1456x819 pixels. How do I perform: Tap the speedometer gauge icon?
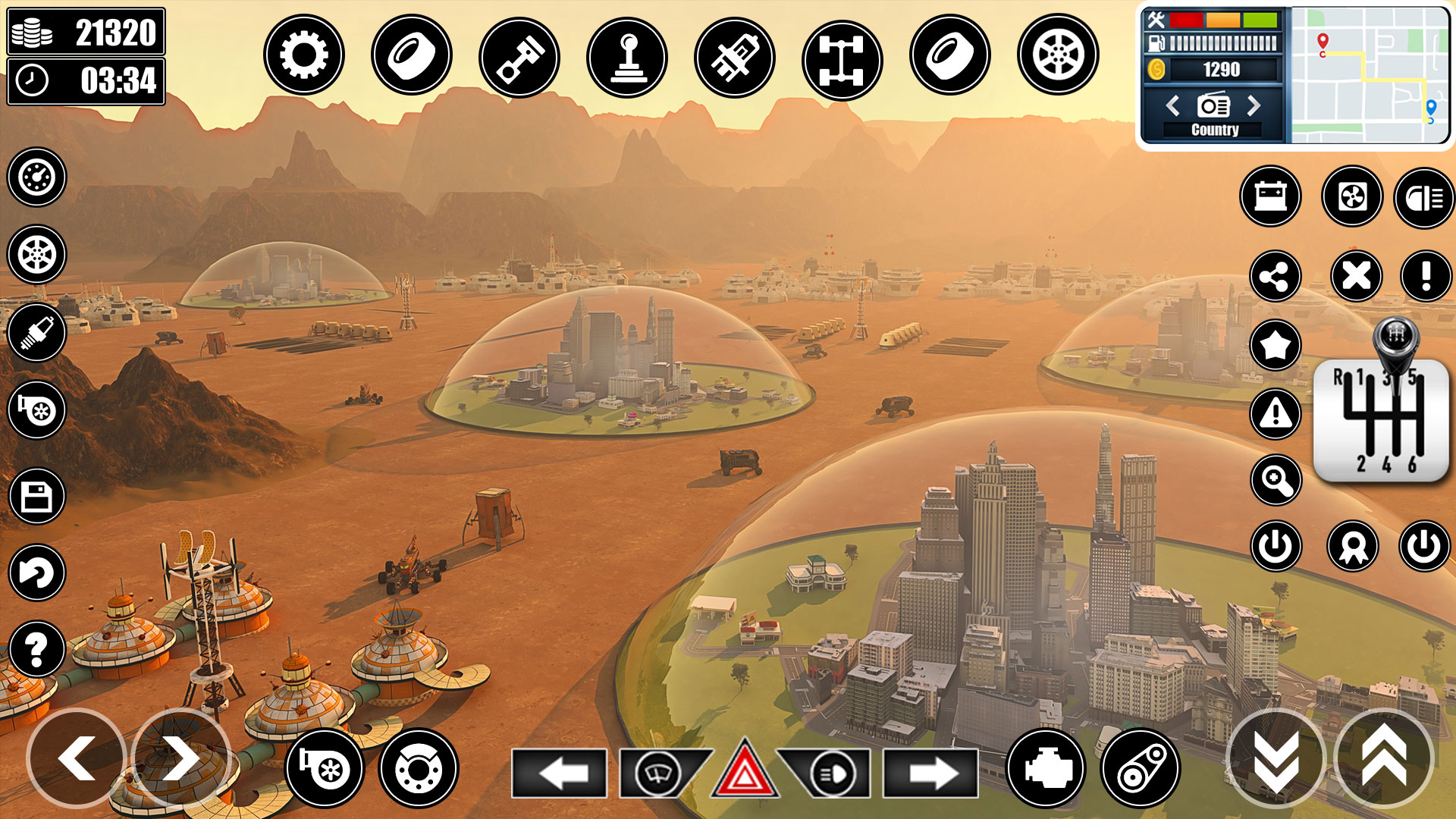click(36, 177)
